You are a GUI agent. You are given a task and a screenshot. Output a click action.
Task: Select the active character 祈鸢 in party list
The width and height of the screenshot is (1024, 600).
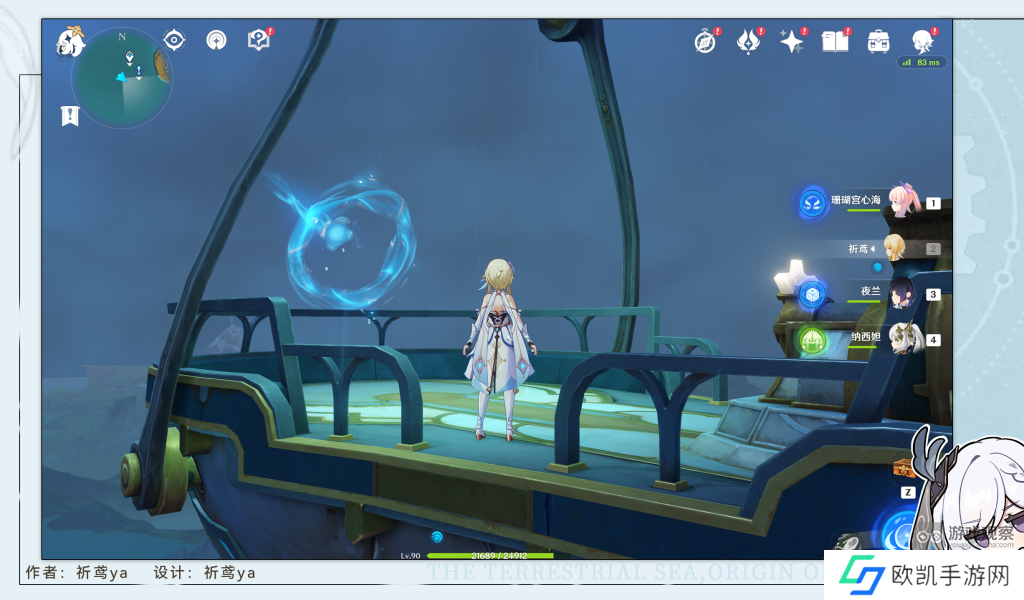click(894, 248)
